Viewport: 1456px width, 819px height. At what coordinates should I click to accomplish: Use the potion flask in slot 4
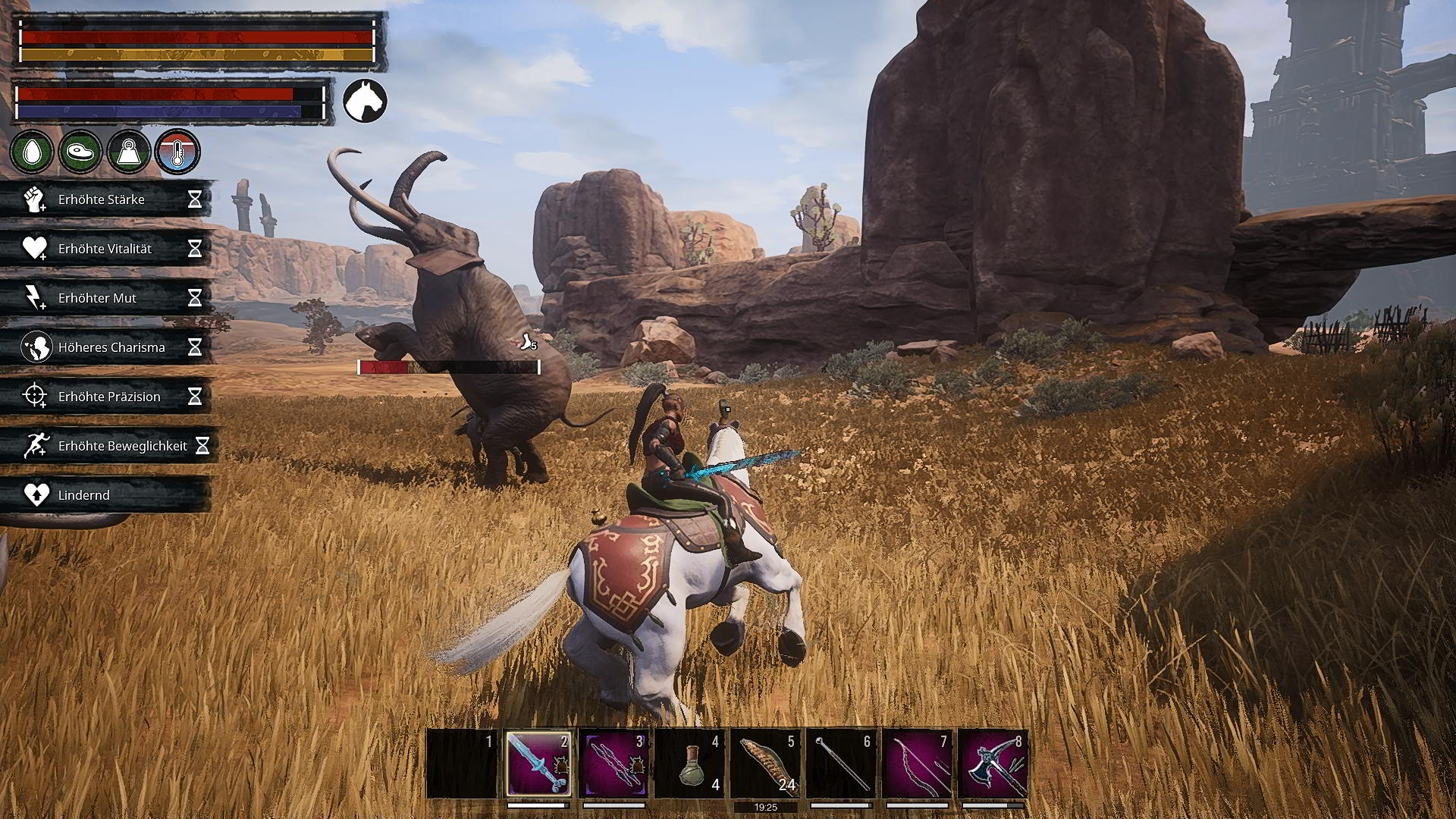pos(689,763)
